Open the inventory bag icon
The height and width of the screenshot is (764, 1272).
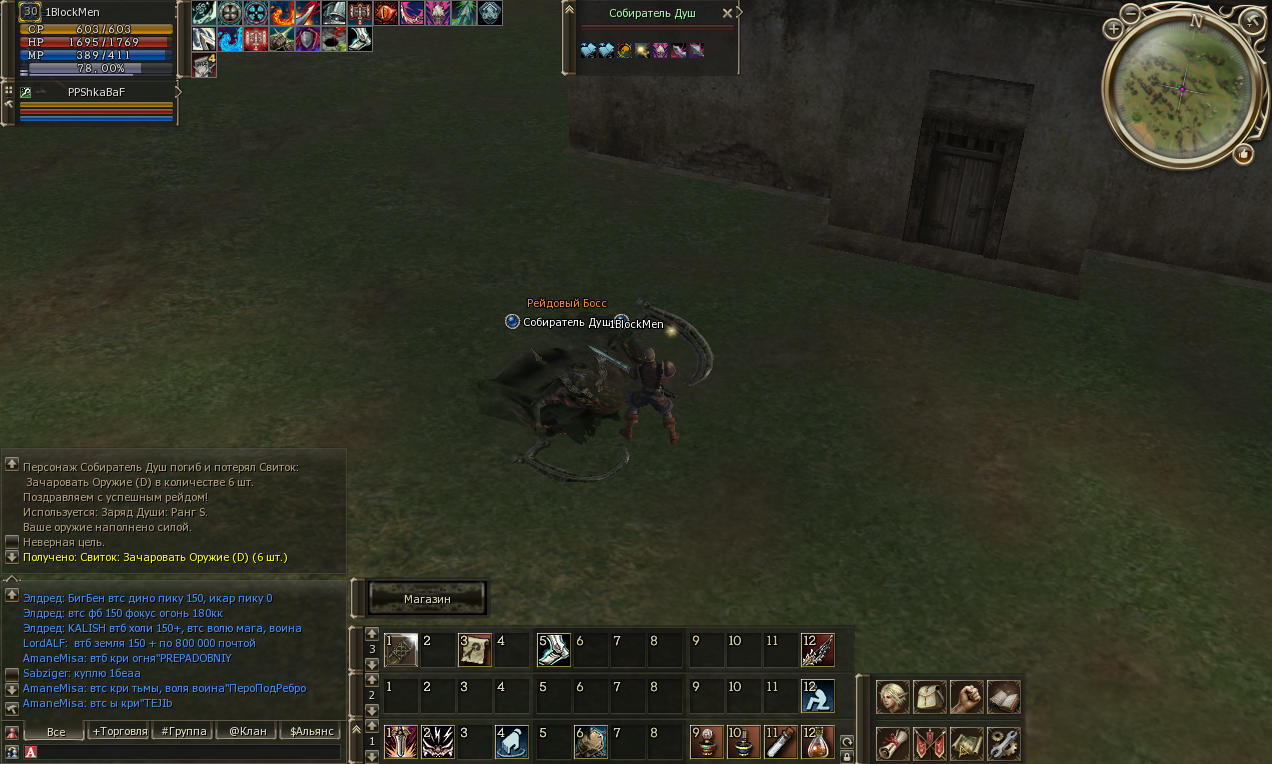[929, 697]
